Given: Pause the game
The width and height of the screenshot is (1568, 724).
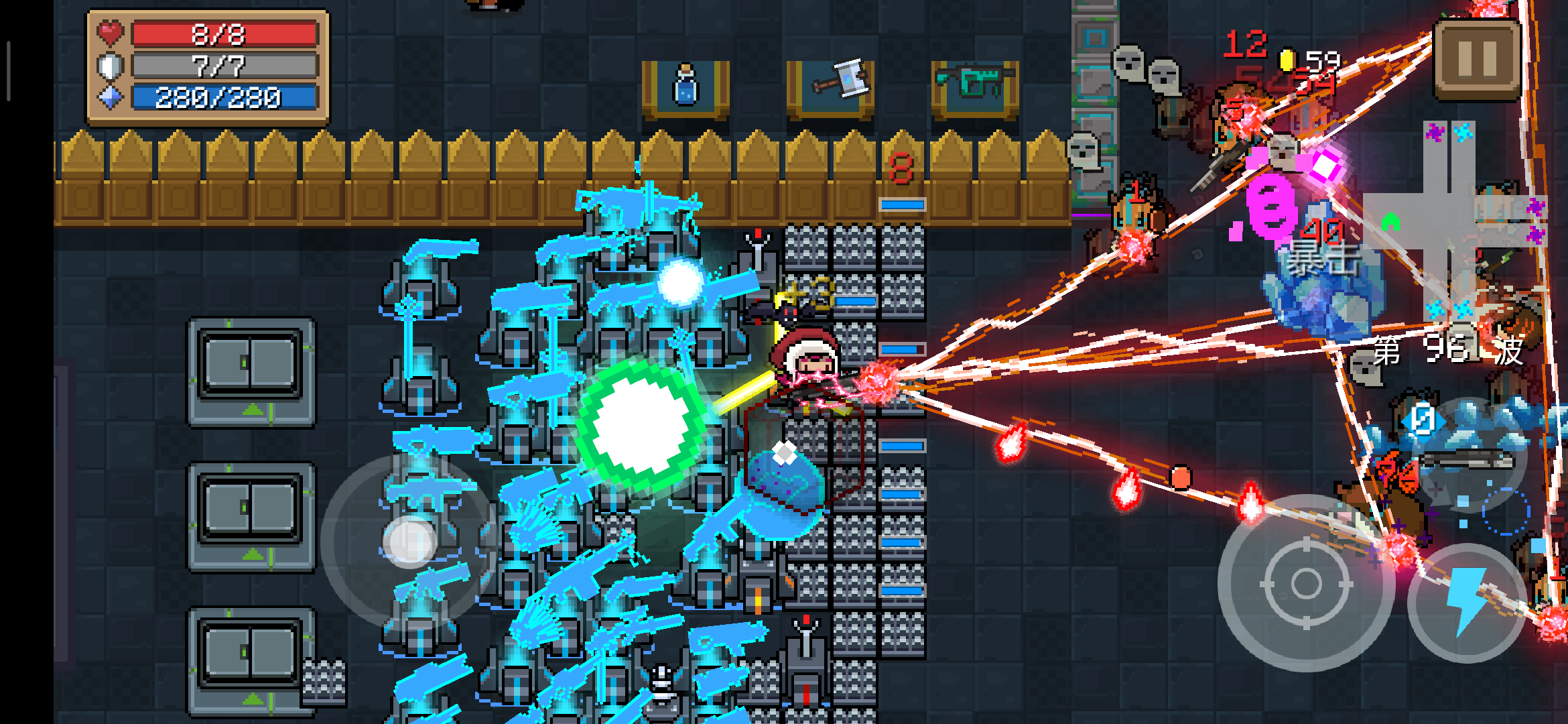Looking at the screenshot, I should [1476, 59].
